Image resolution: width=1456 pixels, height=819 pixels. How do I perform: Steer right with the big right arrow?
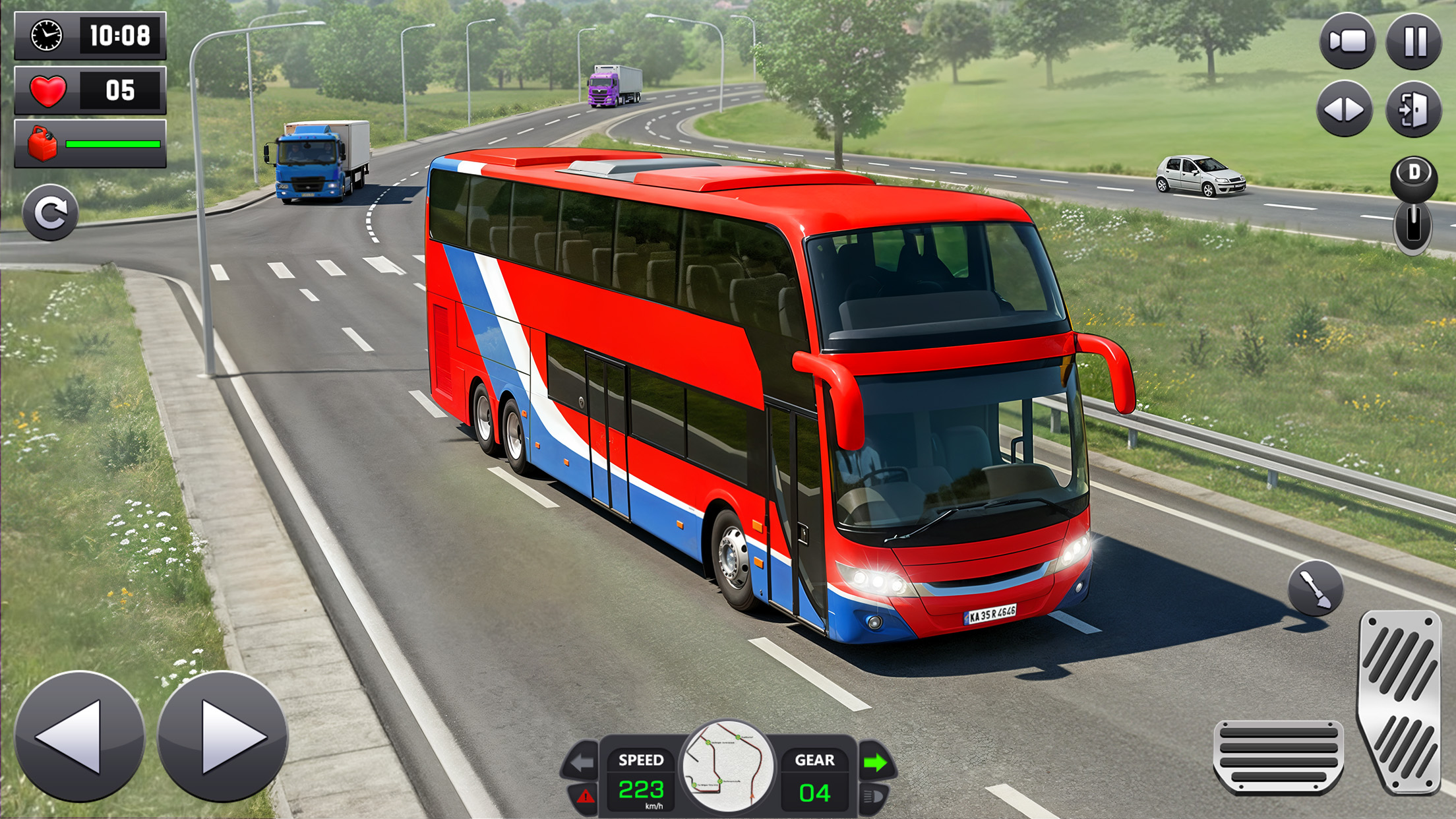click(223, 736)
